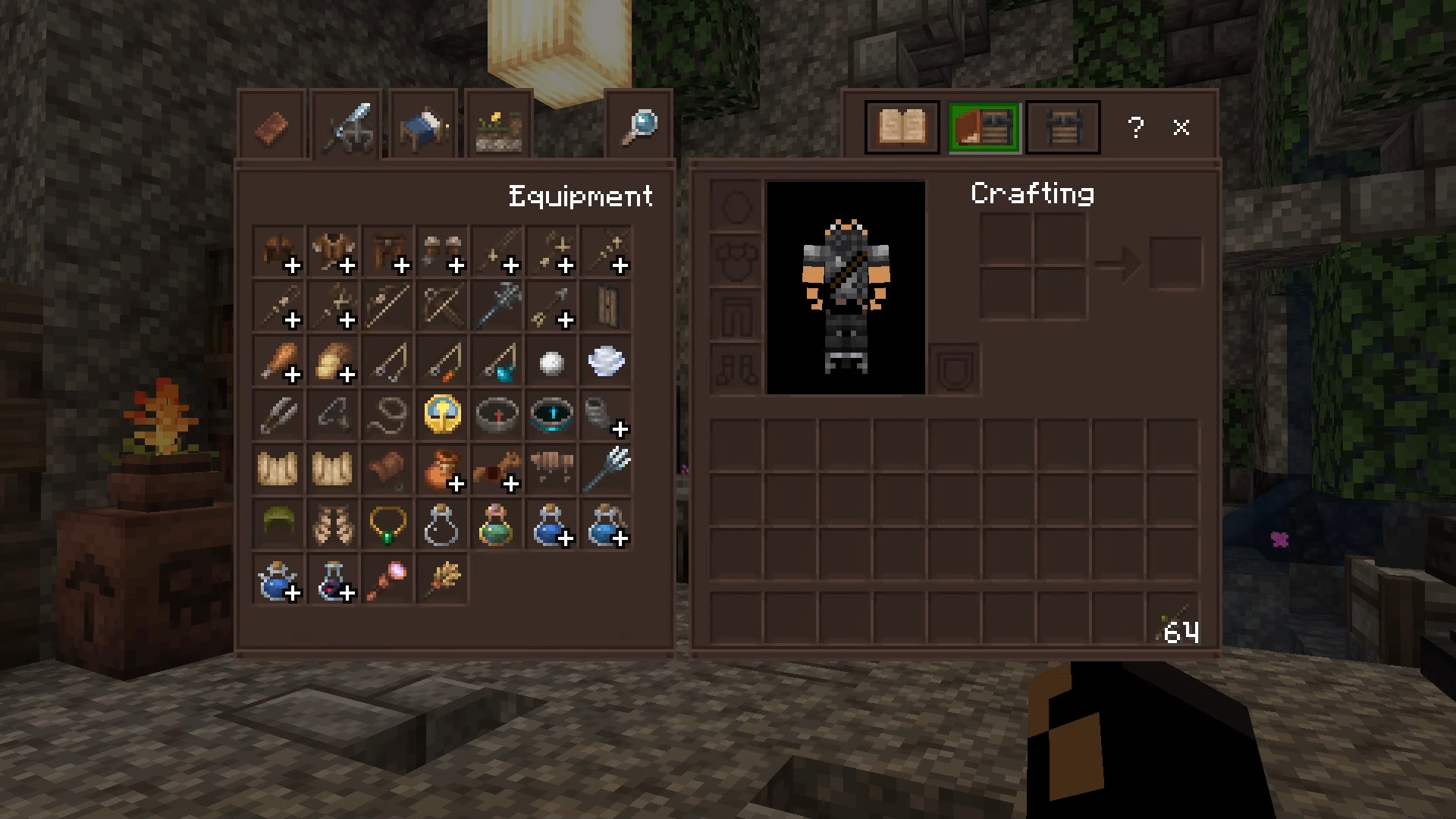The image size is (1456, 819).
Task: Open help with the question mark button
Action: point(1135,127)
